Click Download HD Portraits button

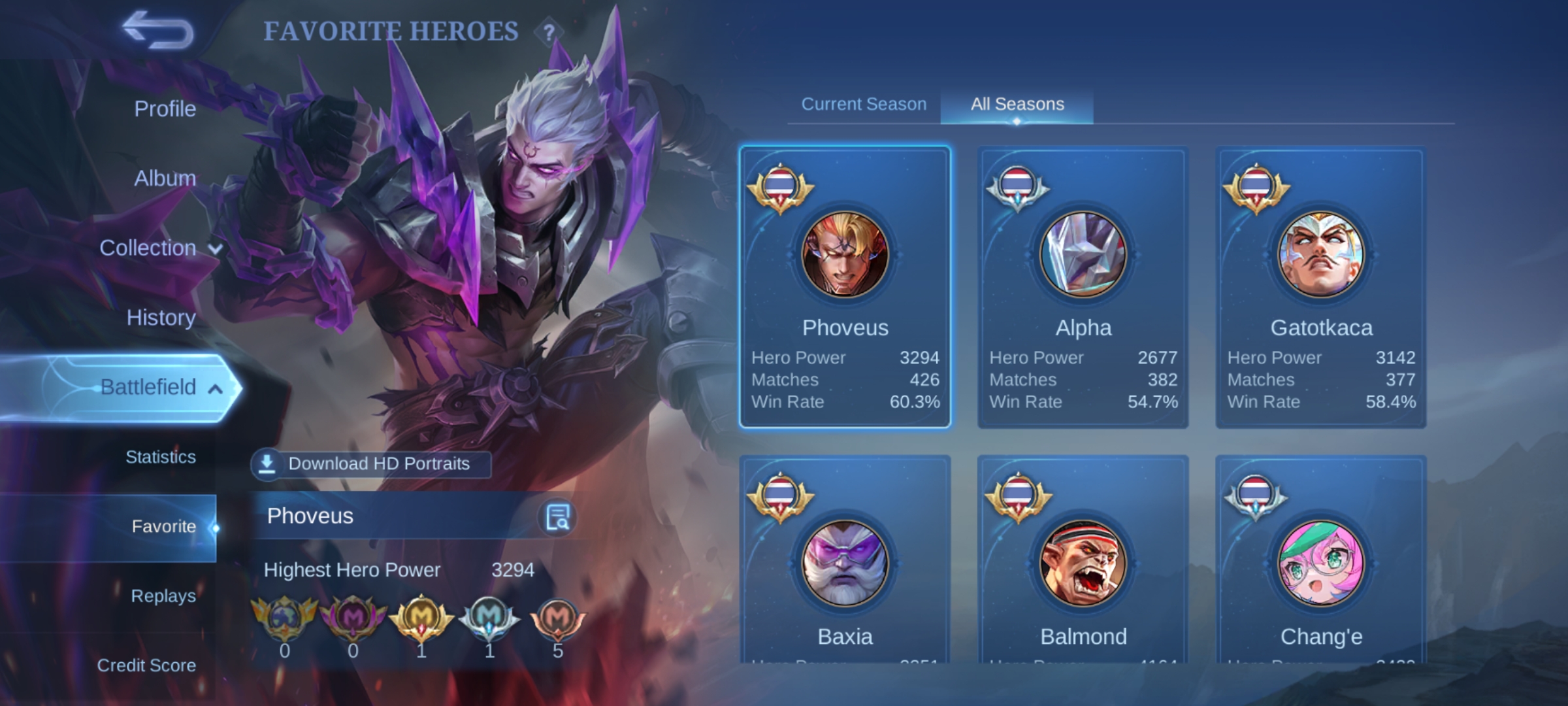(371, 463)
